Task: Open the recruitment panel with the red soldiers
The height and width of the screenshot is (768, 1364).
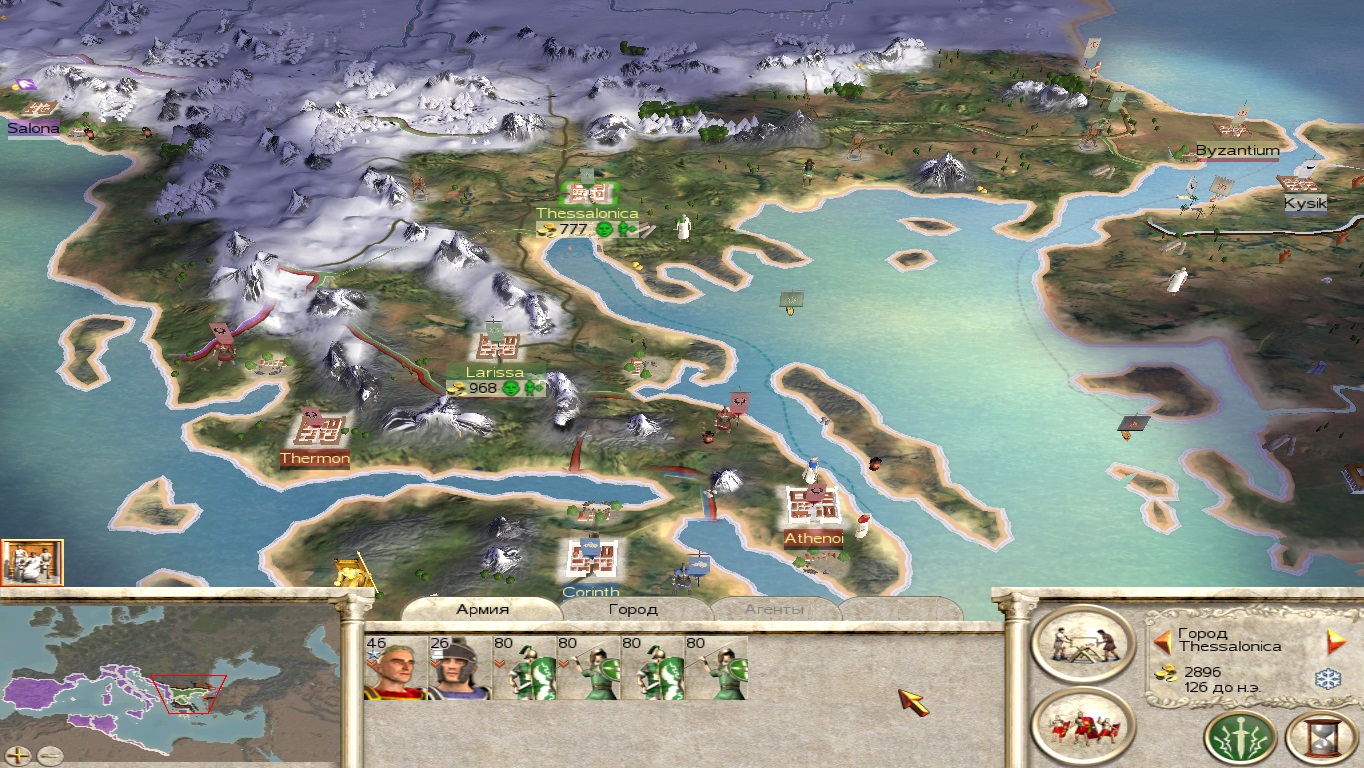Action: 1082,727
